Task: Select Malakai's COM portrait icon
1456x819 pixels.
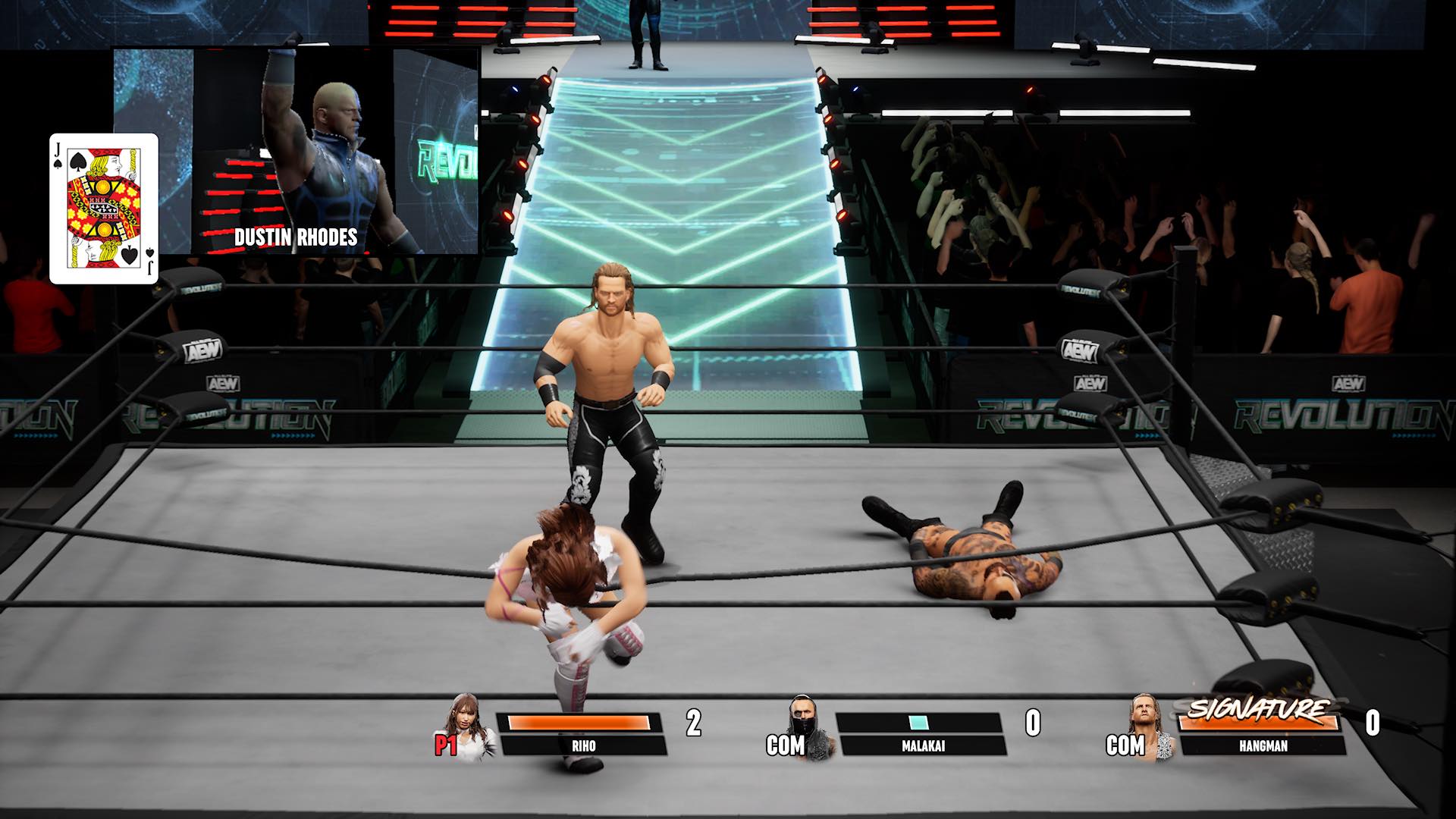Action: (808, 727)
